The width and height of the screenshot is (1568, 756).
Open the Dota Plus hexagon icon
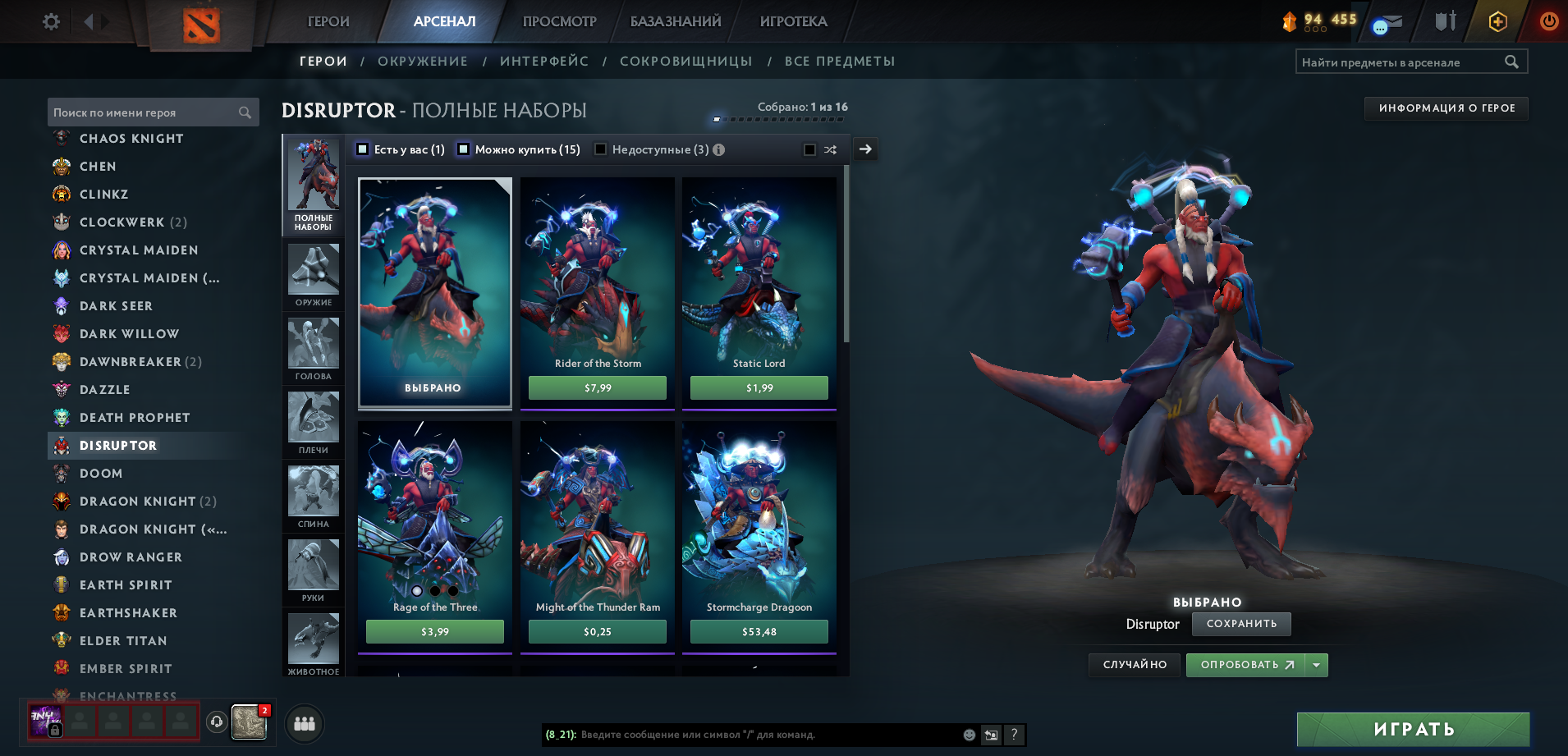coord(1497,22)
